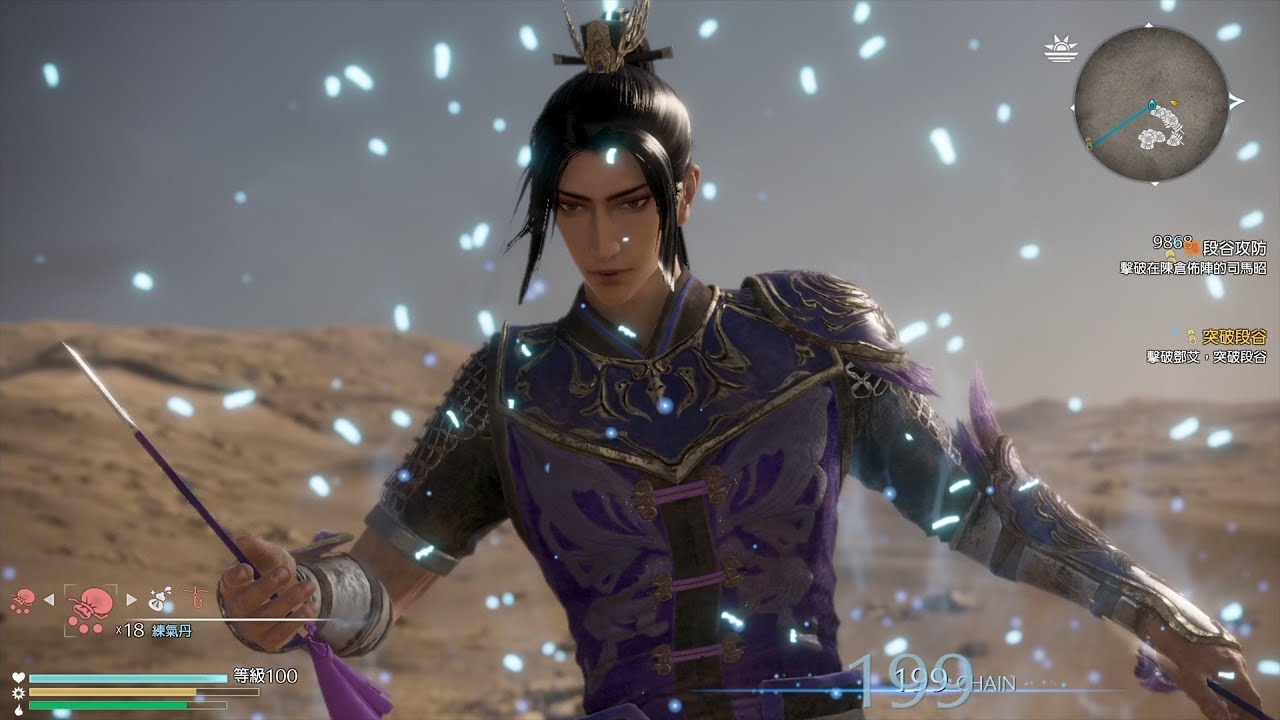Click the water drop icon beside the stamina bar
This screenshot has height=720, width=1280.
(19, 708)
